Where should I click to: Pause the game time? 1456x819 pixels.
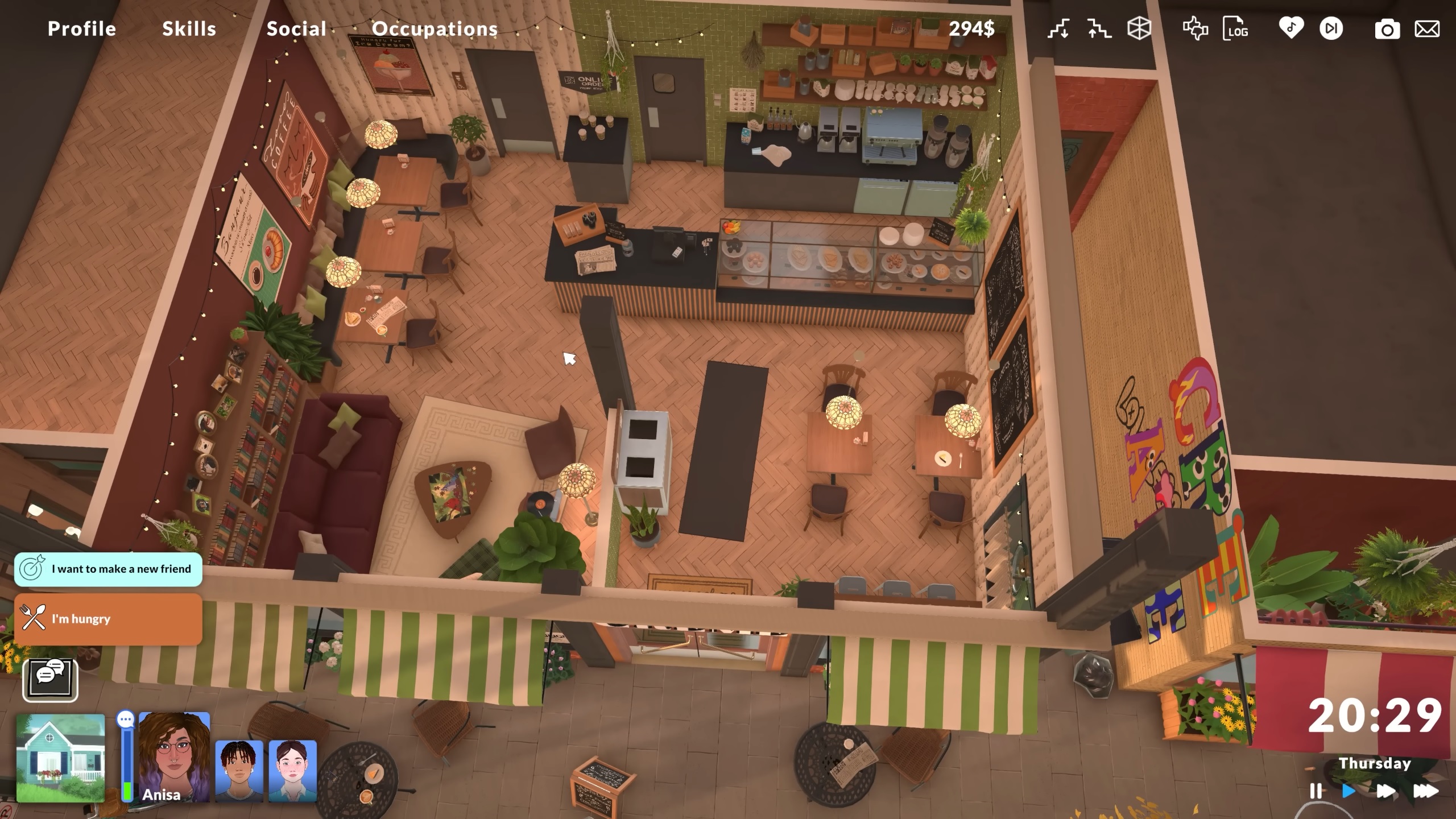coord(1316,791)
